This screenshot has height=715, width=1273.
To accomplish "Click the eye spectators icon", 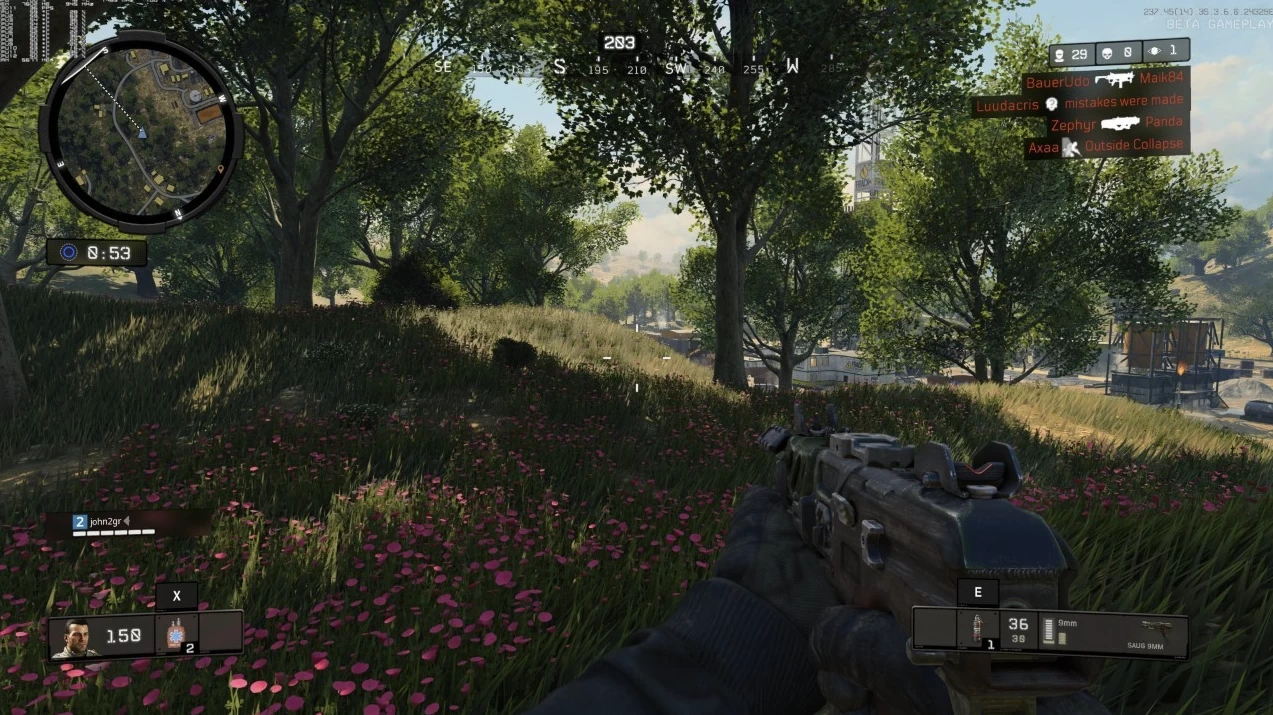I will pyautogui.click(x=1154, y=51).
